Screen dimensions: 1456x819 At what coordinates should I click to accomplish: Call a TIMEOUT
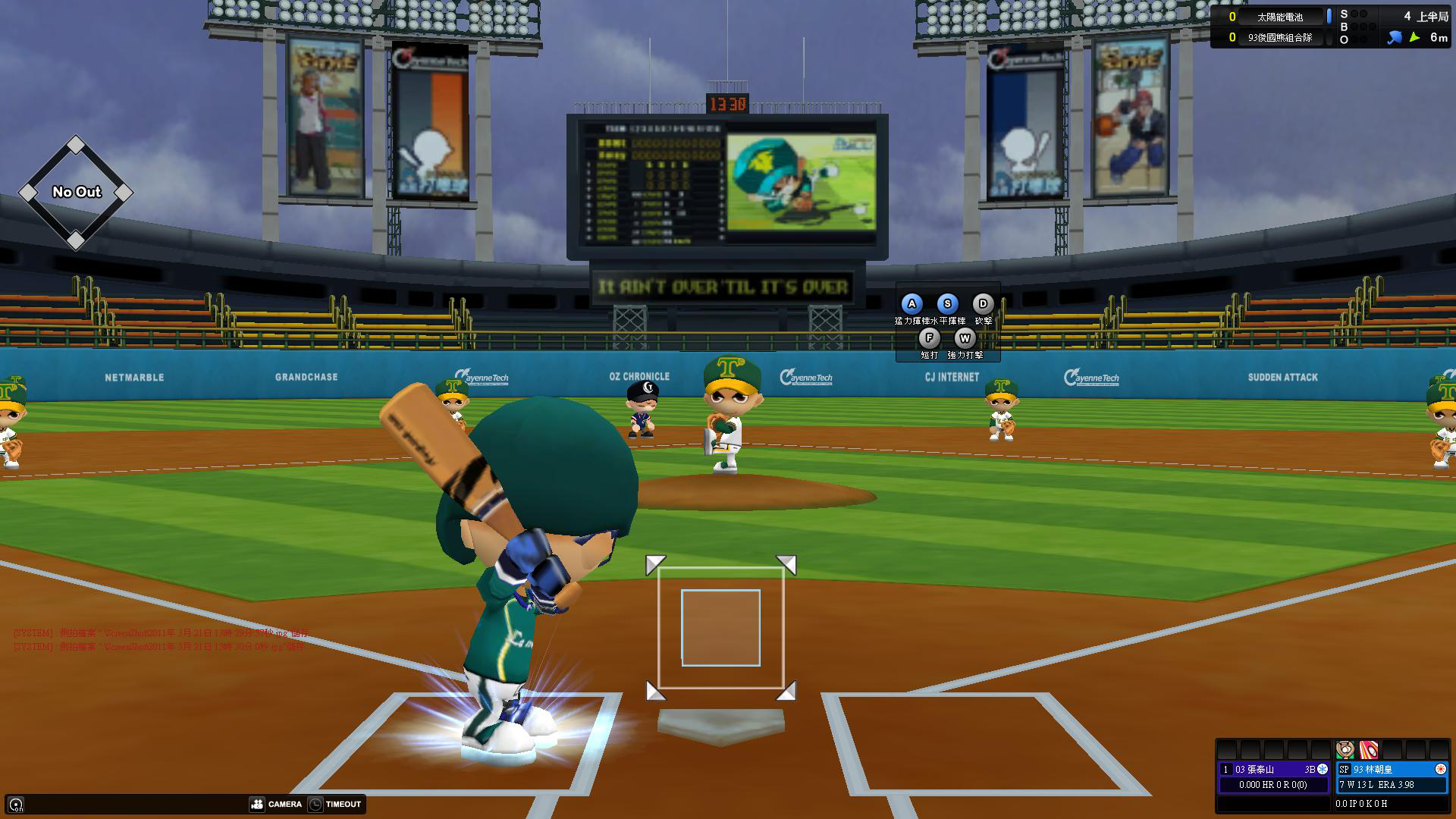click(x=335, y=804)
